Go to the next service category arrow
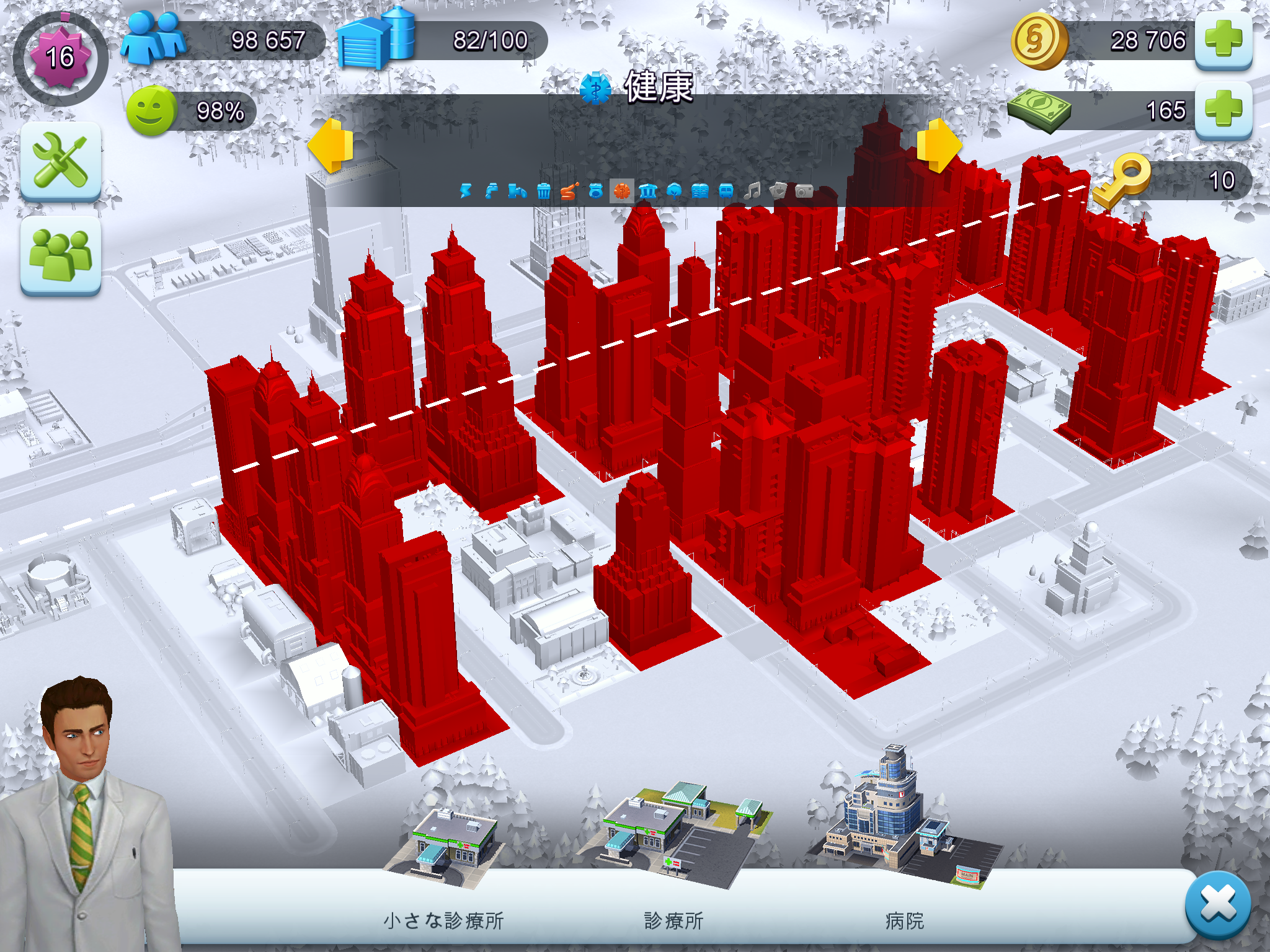The width and height of the screenshot is (1270, 952). click(939, 146)
